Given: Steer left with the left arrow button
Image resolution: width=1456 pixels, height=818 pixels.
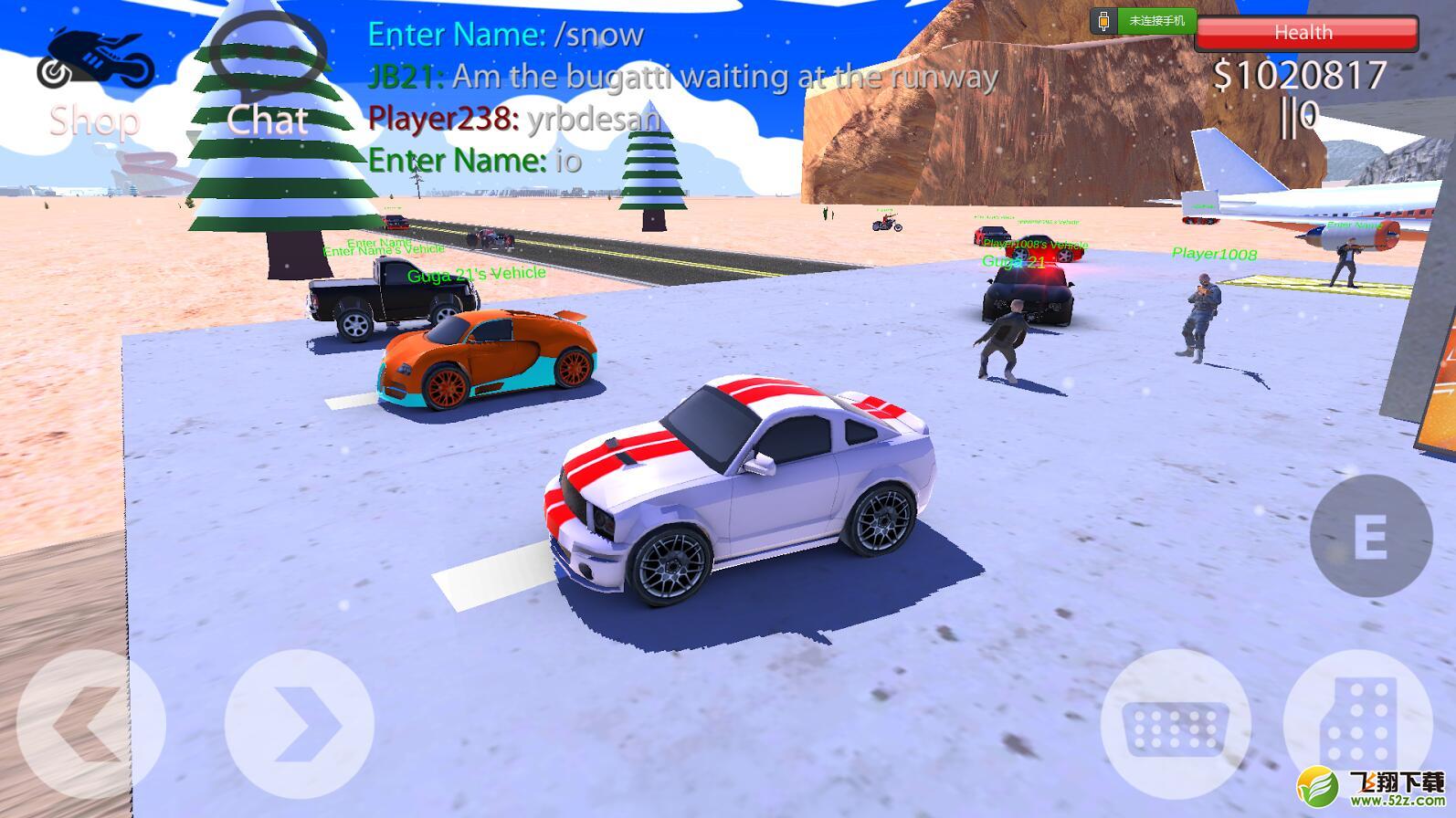Looking at the screenshot, I should 90,725.
